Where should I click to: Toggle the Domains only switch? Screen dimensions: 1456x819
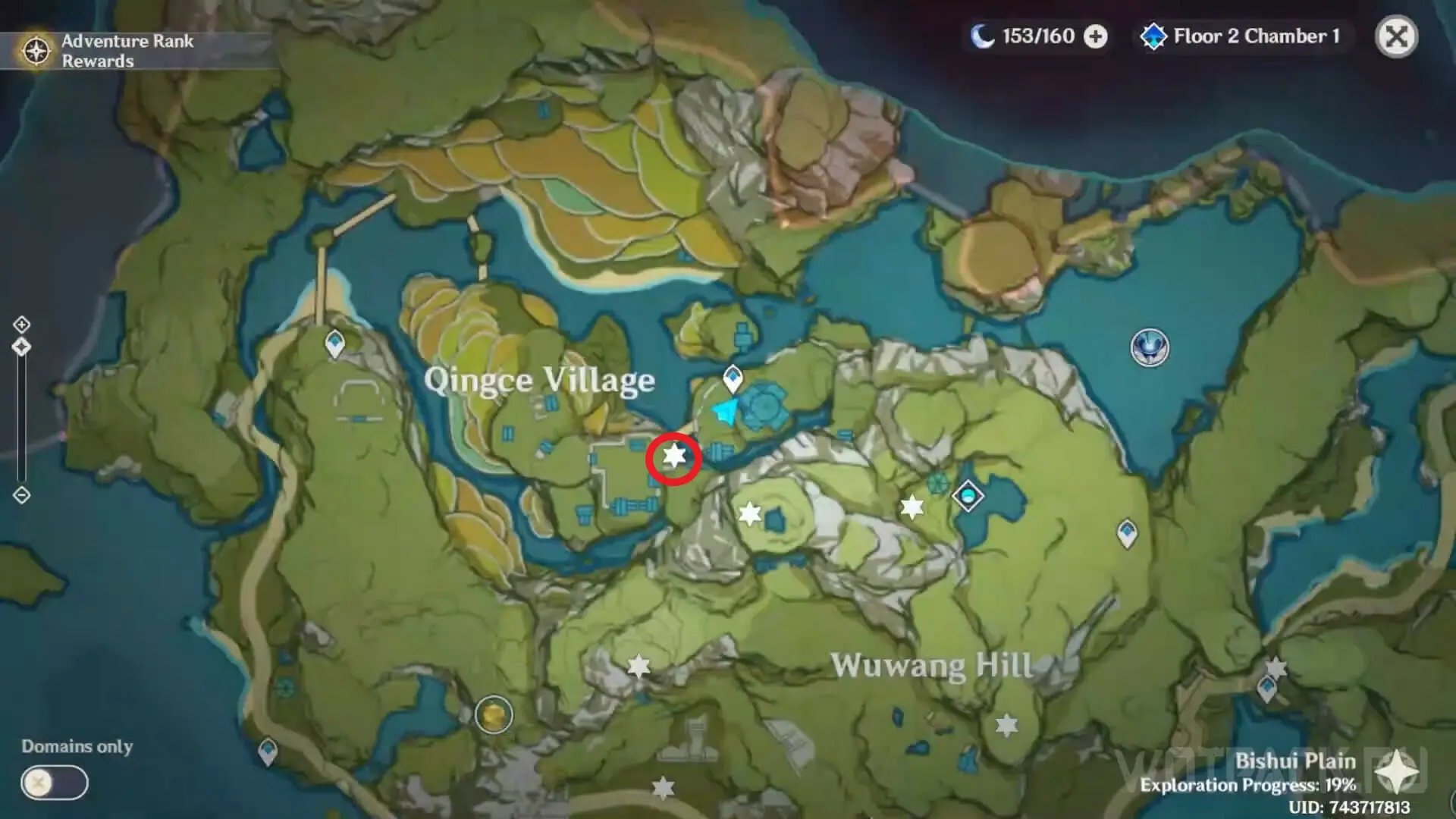coord(54,783)
